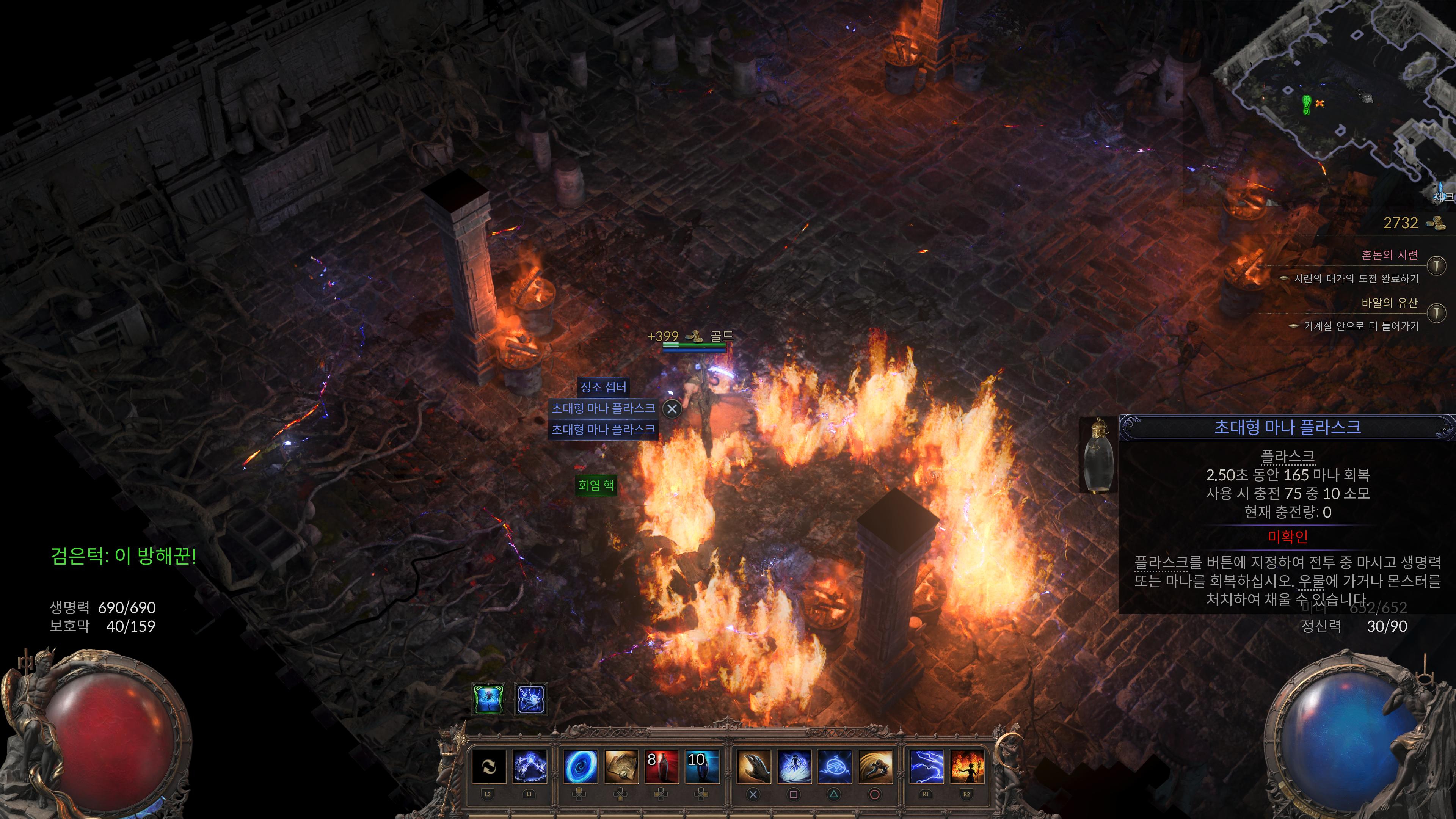Click the green quest marker on minimap
This screenshot has height=819, width=1456.
1306,105
